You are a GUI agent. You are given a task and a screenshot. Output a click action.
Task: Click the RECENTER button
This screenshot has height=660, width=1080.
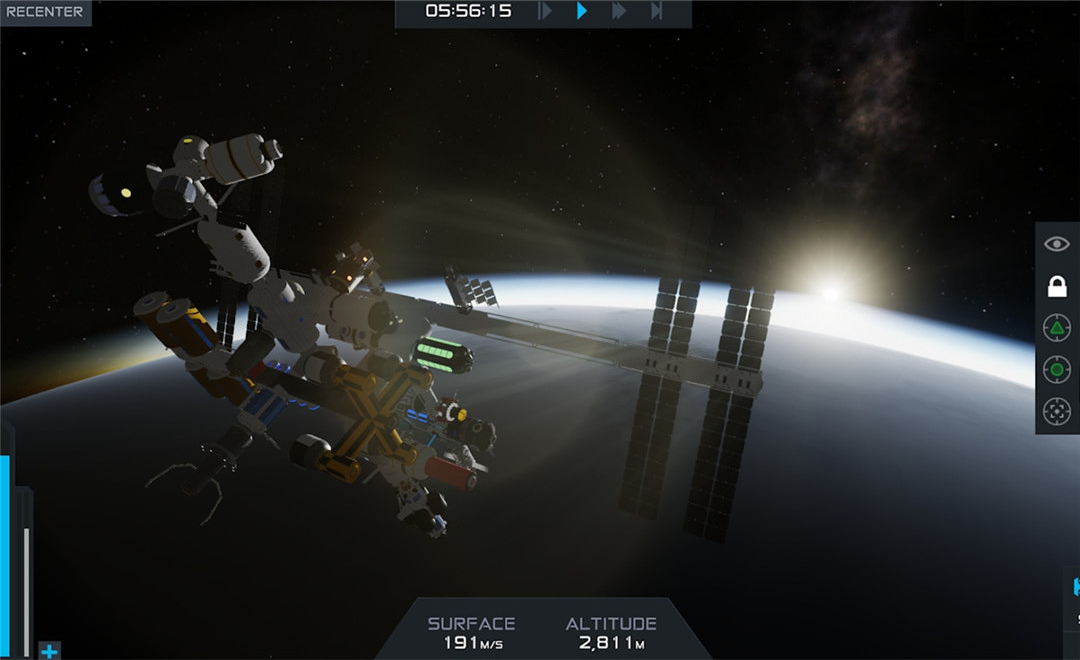click(44, 12)
